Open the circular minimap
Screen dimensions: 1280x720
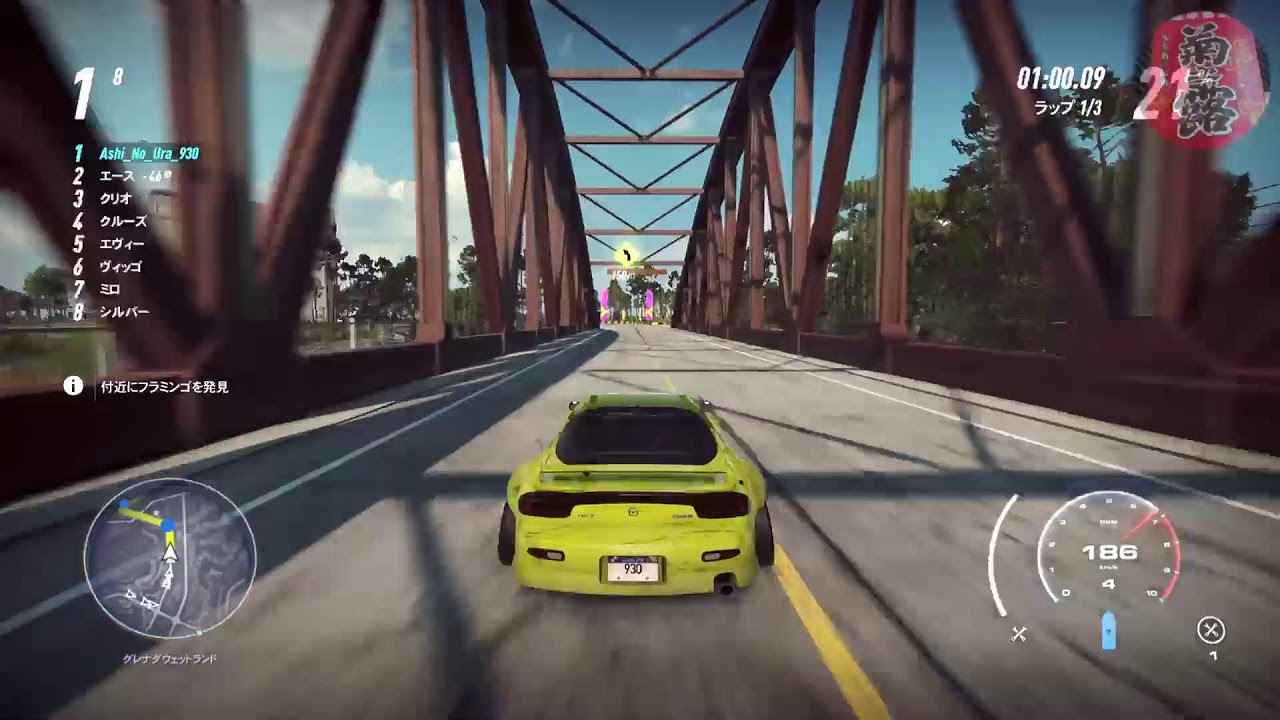click(x=170, y=557)
